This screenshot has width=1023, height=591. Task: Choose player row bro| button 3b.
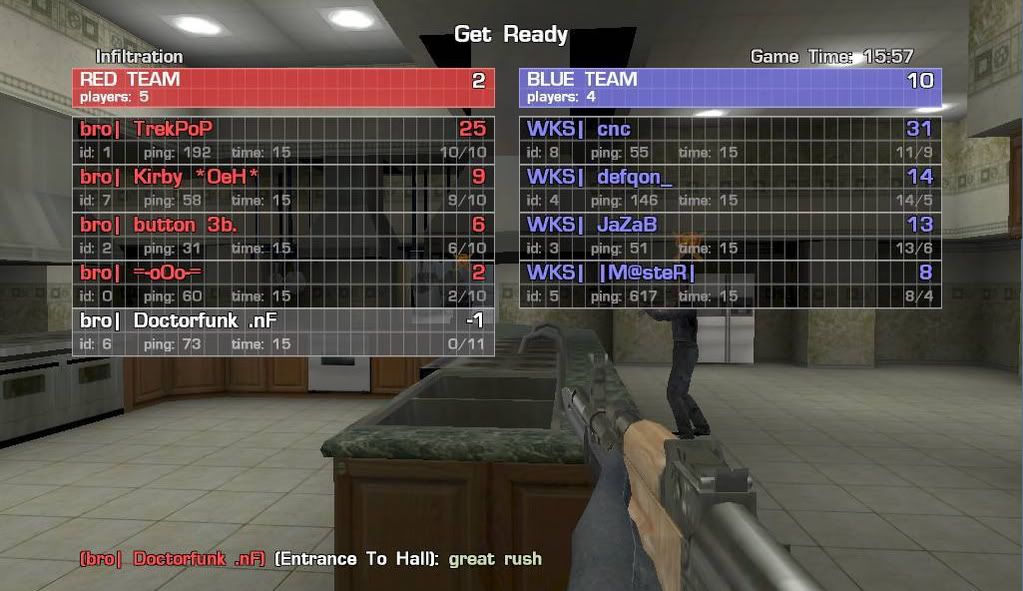pos(283,235)
